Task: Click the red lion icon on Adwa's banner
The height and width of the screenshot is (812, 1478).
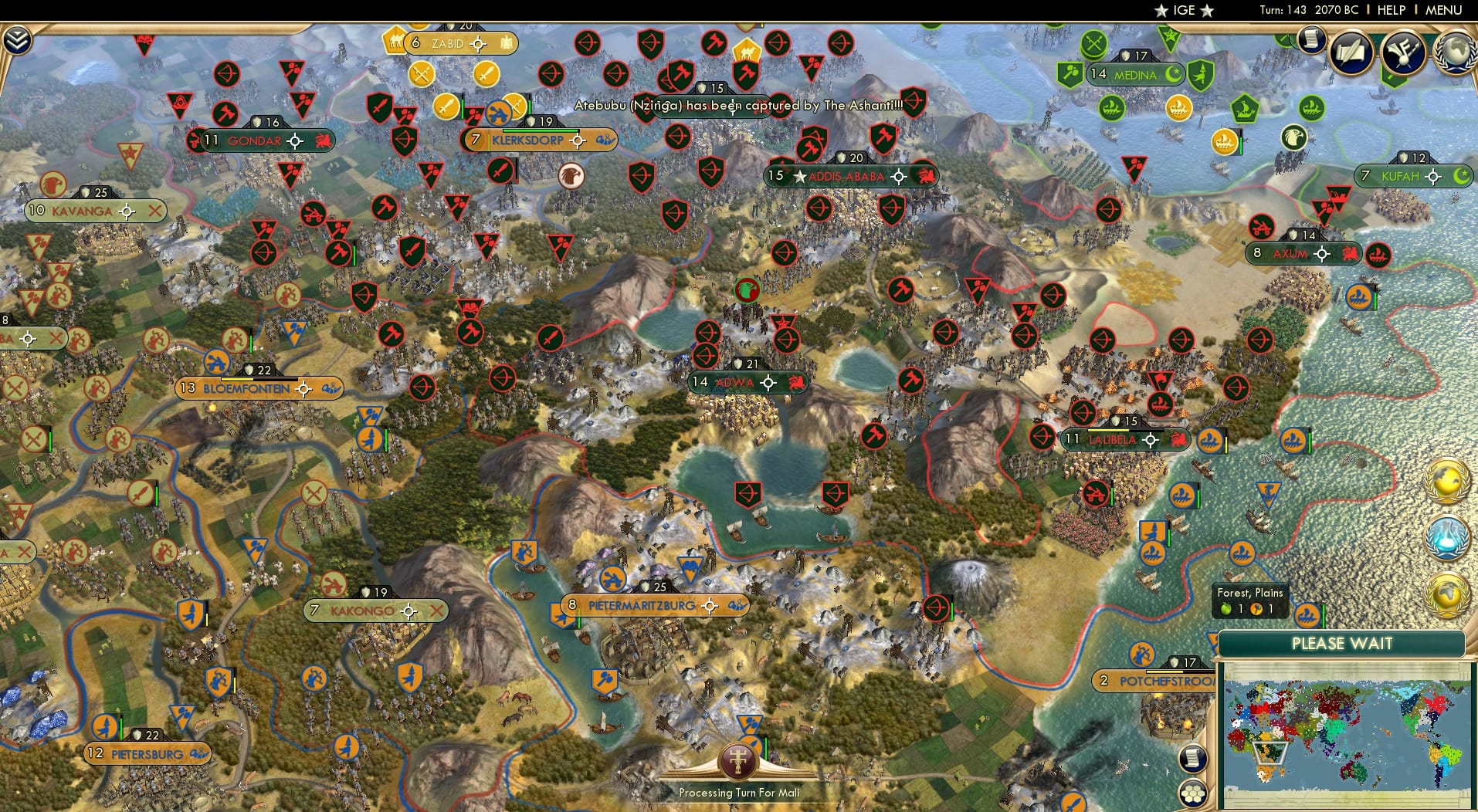Action: tap(795, 382)
